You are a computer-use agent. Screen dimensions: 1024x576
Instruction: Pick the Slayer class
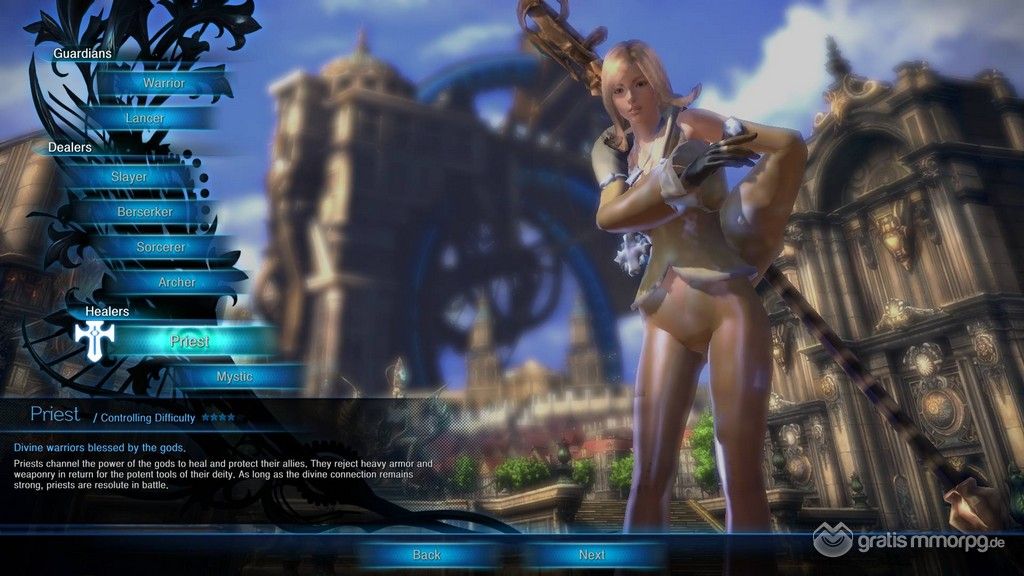click(x=129, y=177)
